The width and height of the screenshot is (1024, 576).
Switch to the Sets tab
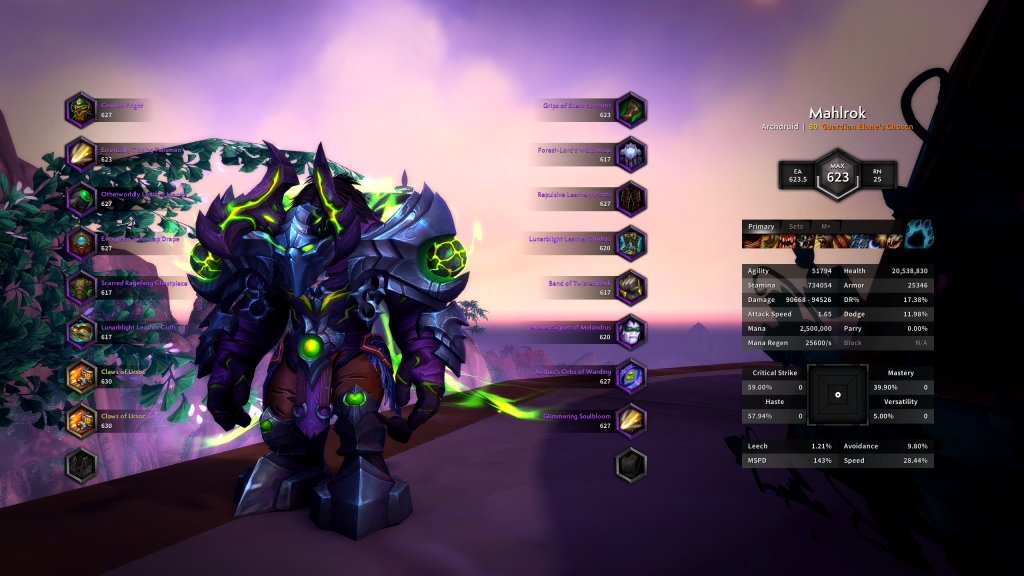click(795, 227)
